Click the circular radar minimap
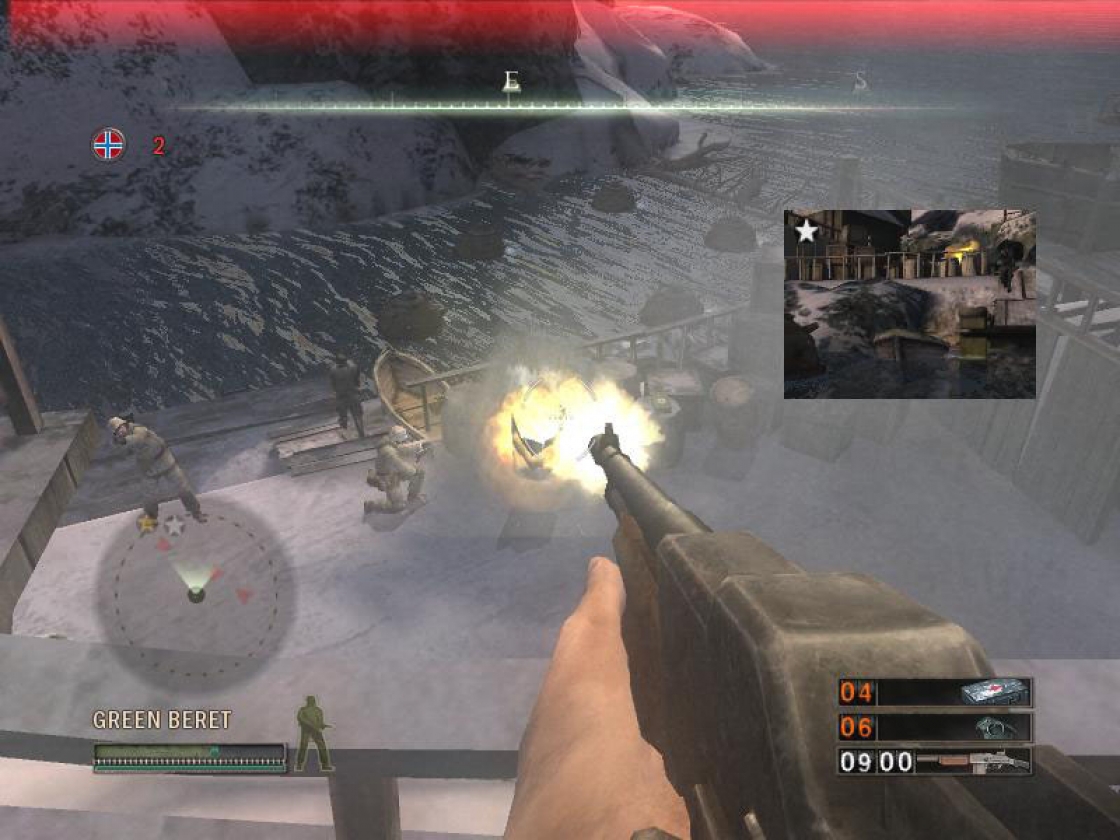The height and width of the screenshot is (840, 1120). pos(196,594)
